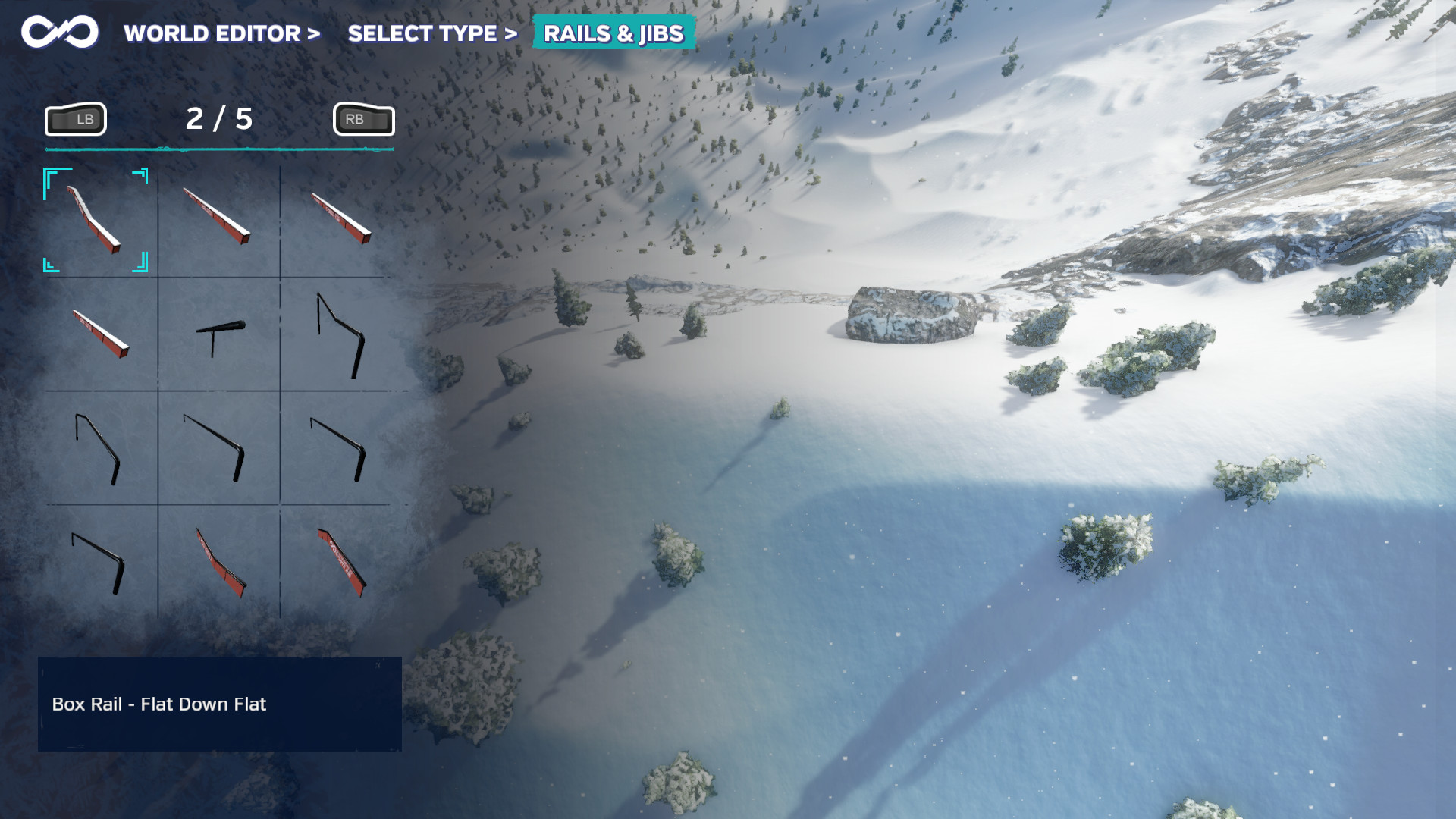Open the WORLD EDITOR breadcrumb menu
This screenshot has width=1456, height=819.
coord(212,33)
